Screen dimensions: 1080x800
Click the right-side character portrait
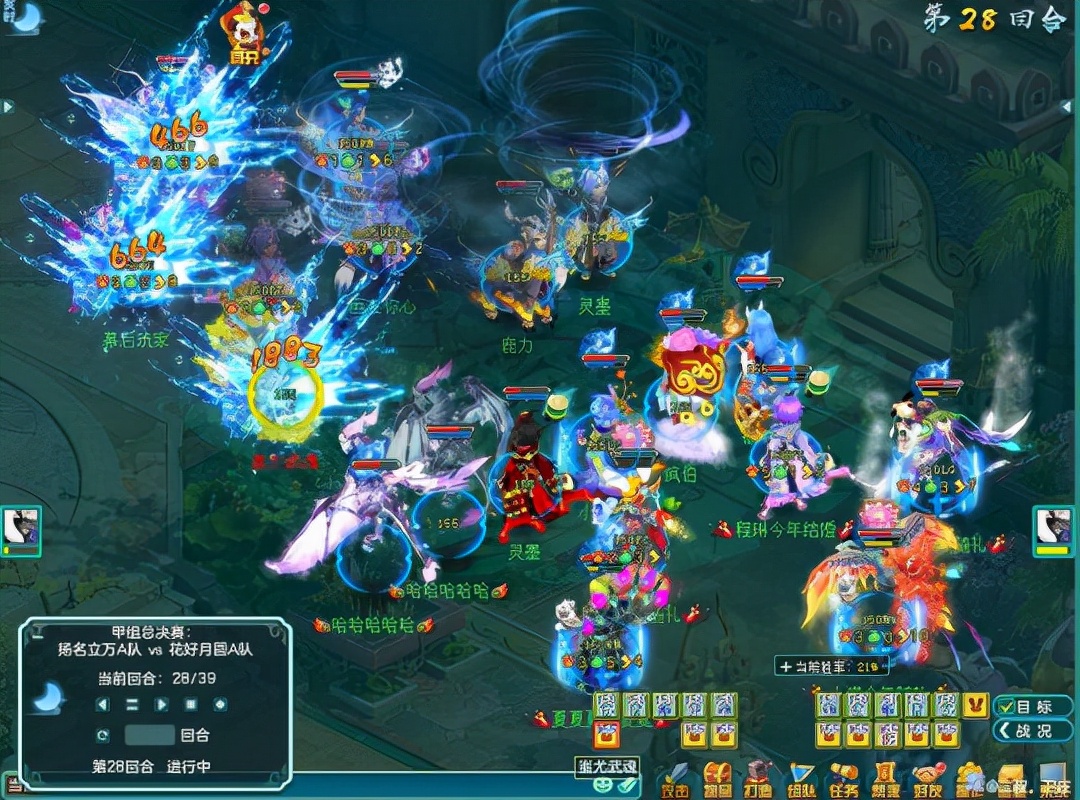point(1053,526)
